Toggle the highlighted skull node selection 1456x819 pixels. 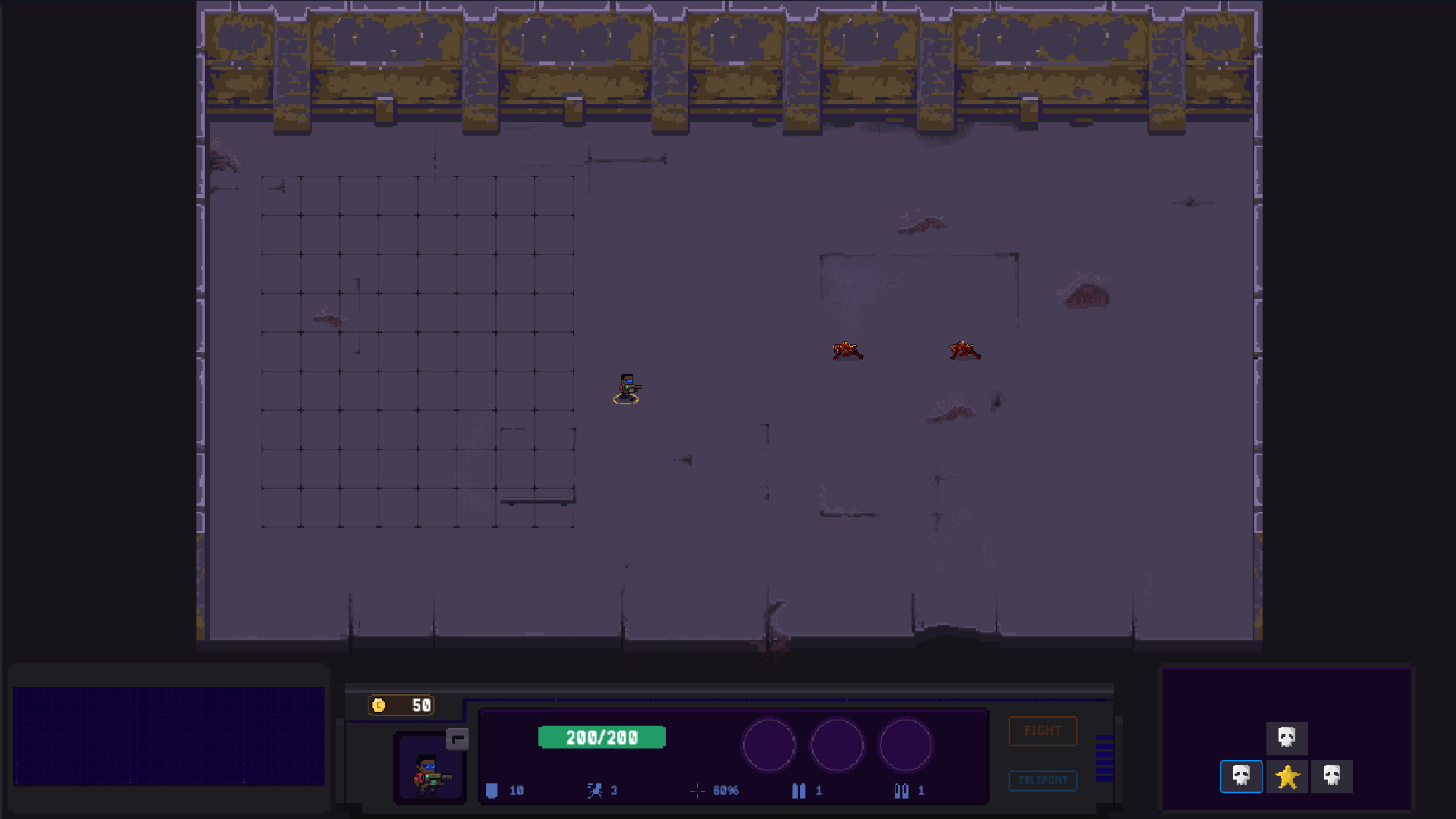pyautogui.click(x=1241, y=776)
